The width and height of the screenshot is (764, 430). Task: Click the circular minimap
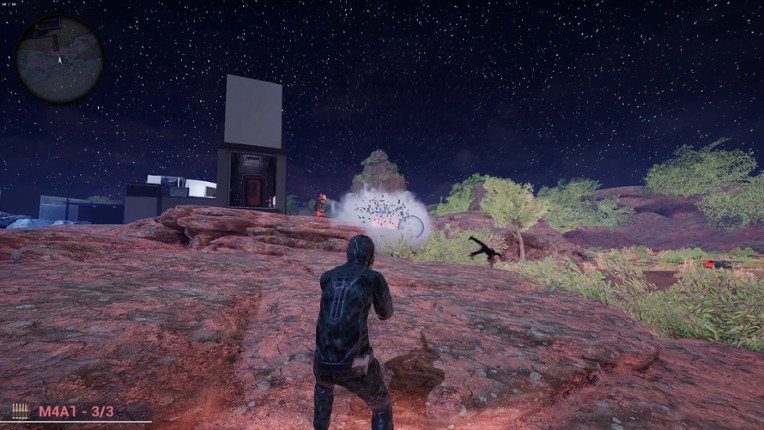click(x=59, y=60)
